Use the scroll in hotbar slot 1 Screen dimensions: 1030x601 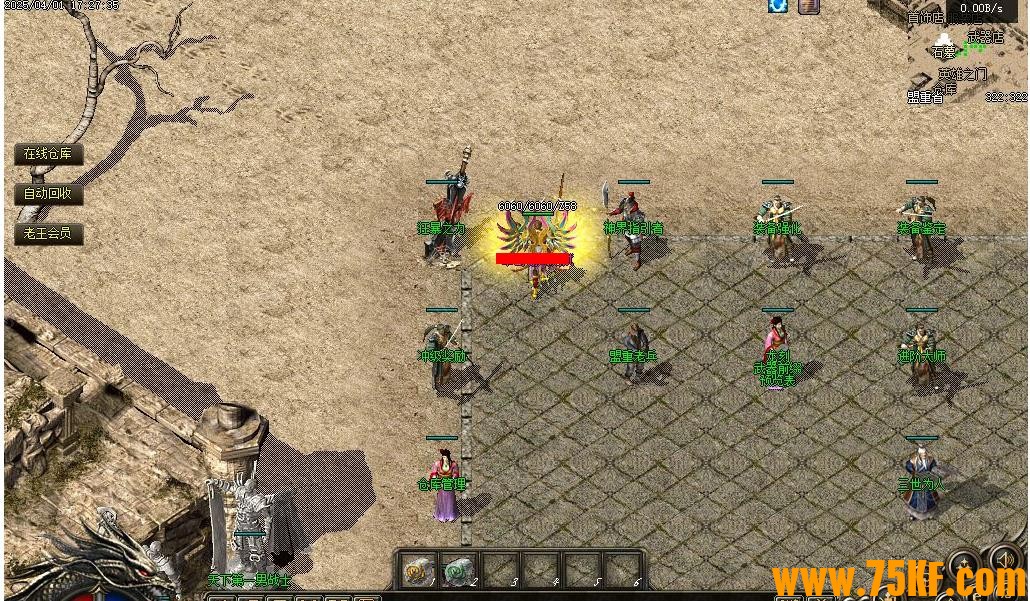click(x=416, y=571)
